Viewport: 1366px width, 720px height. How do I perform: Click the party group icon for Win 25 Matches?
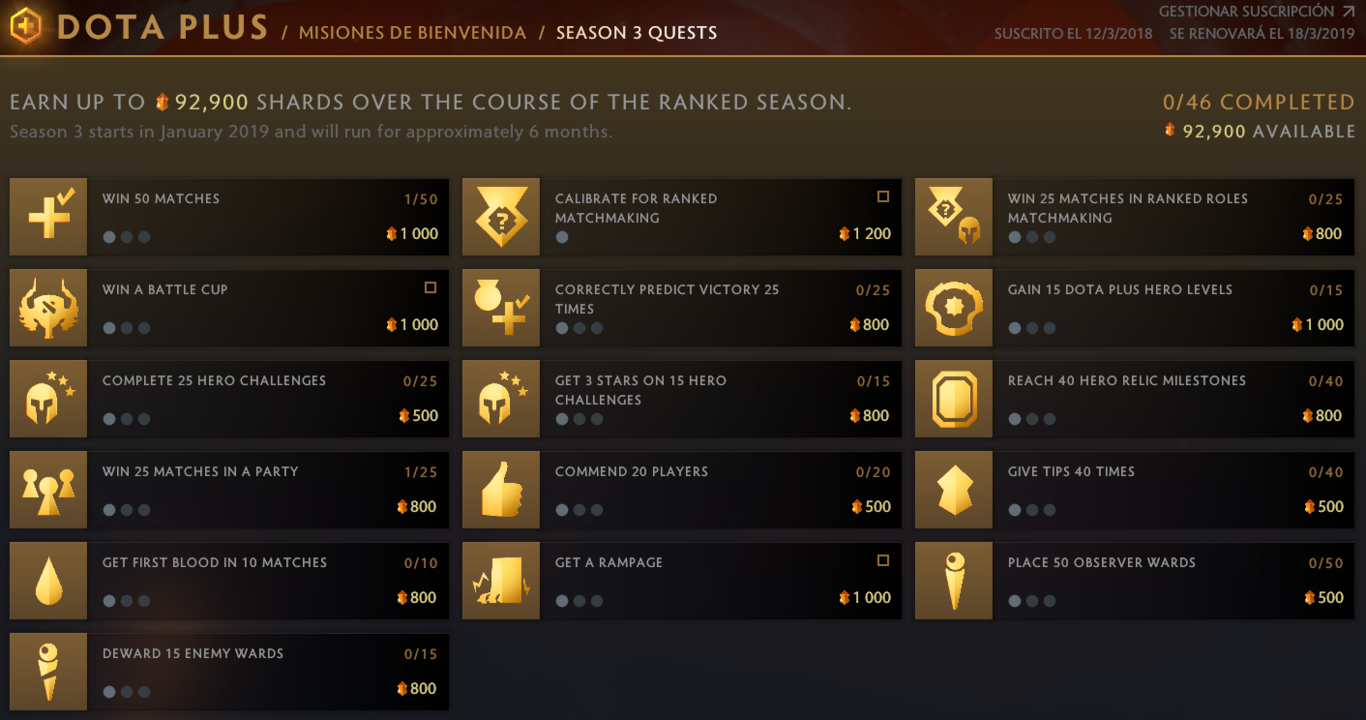pyautogui.click(x=48, y=489)
